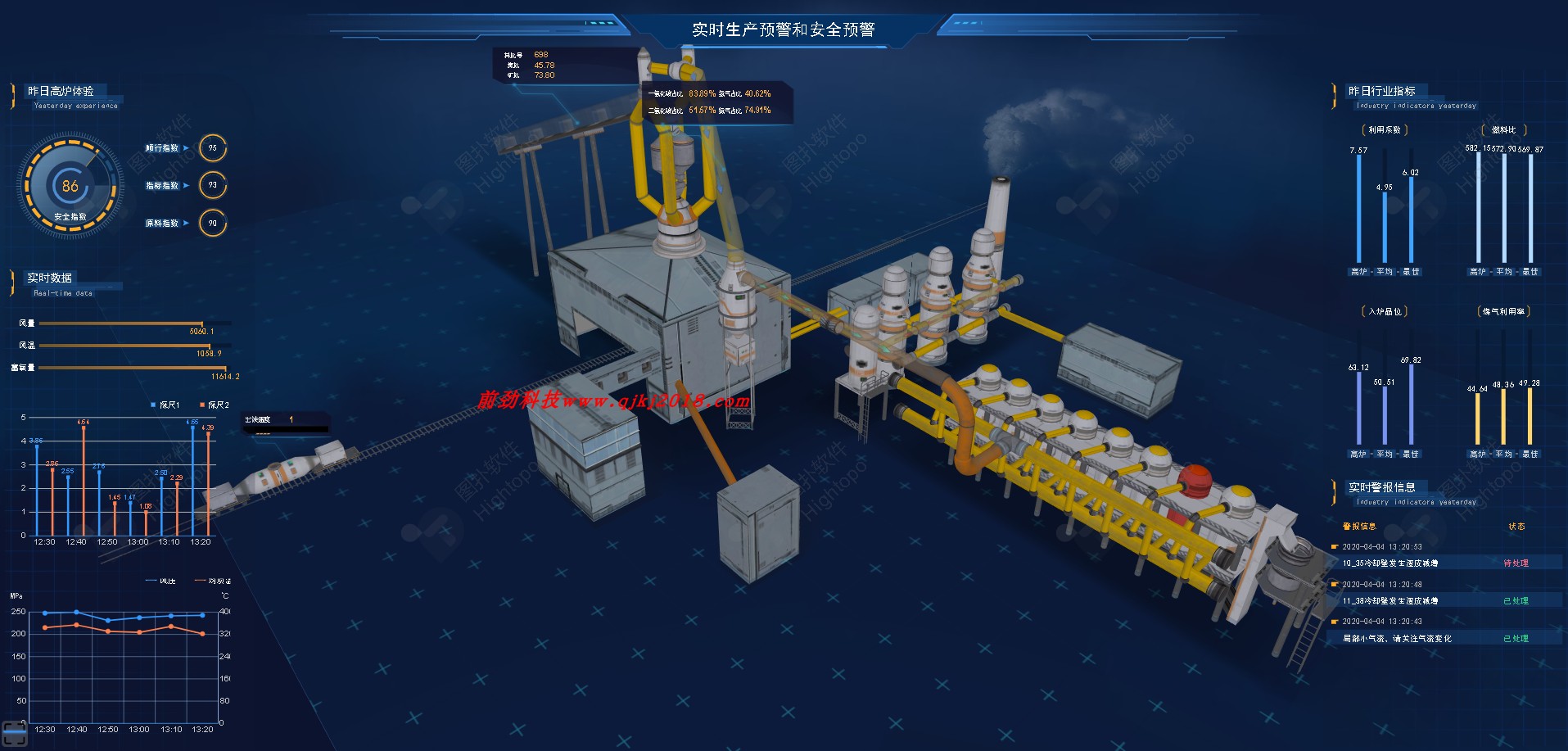
Task: Select the 顺行指数 indicator
Action: pyautogui.click(x=162, y=148)
